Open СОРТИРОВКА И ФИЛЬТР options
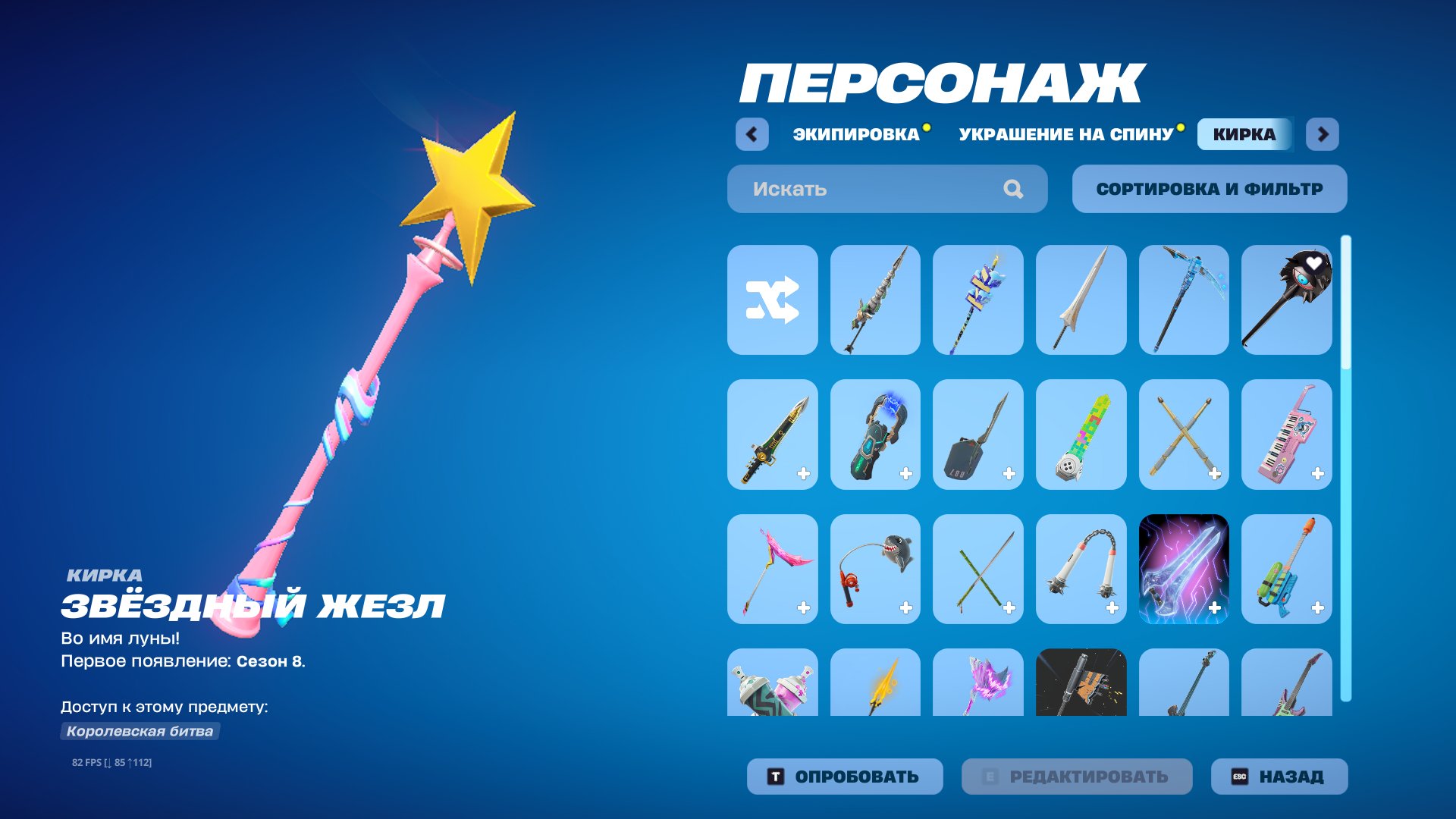1456x819 pixels. pos(1209,189)
